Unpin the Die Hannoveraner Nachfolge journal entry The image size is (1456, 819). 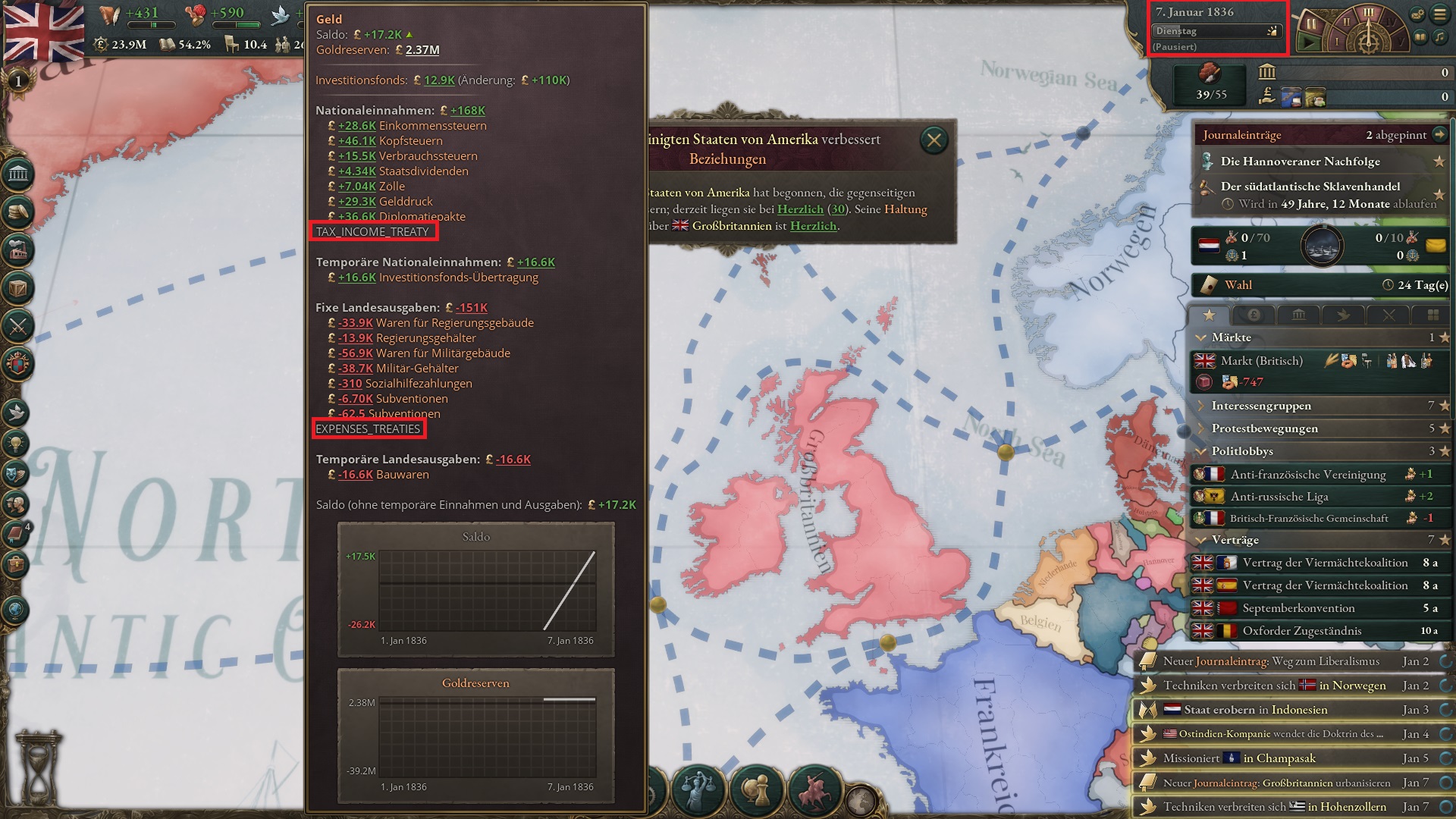click(1439, 162)
